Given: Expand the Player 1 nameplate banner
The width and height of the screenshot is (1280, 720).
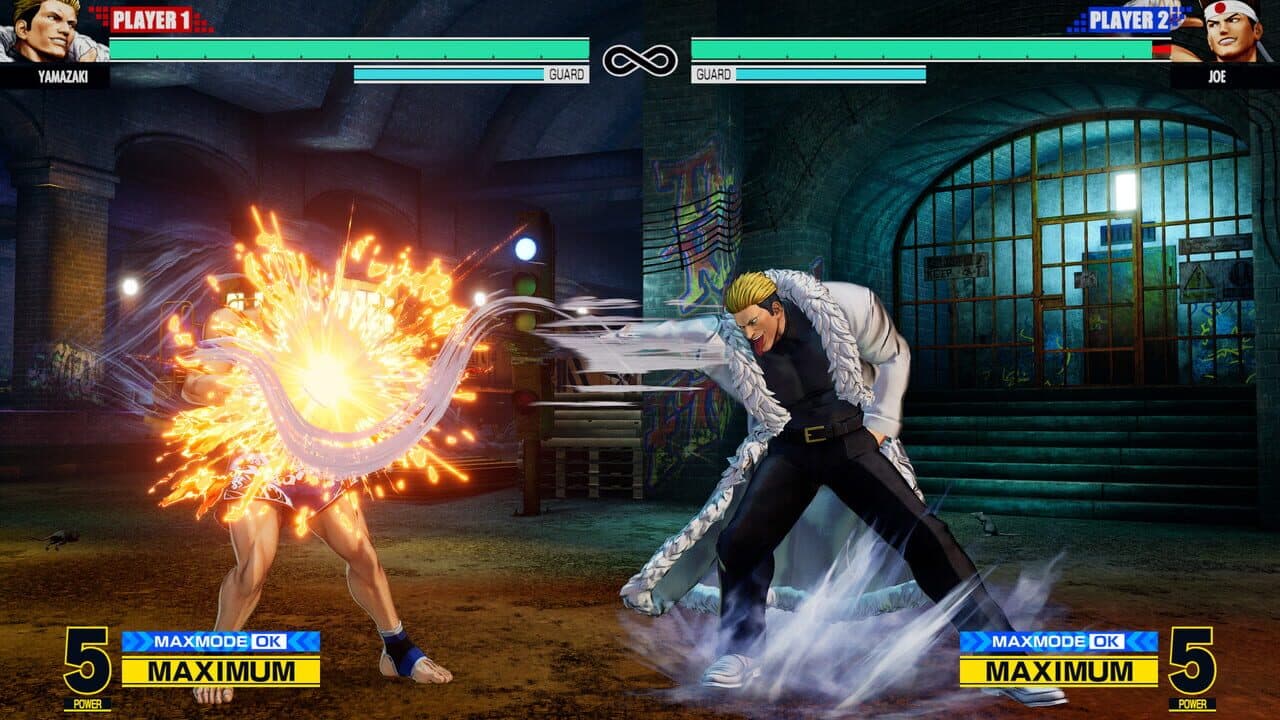Looking at the screenshot, I should [150, 17].
